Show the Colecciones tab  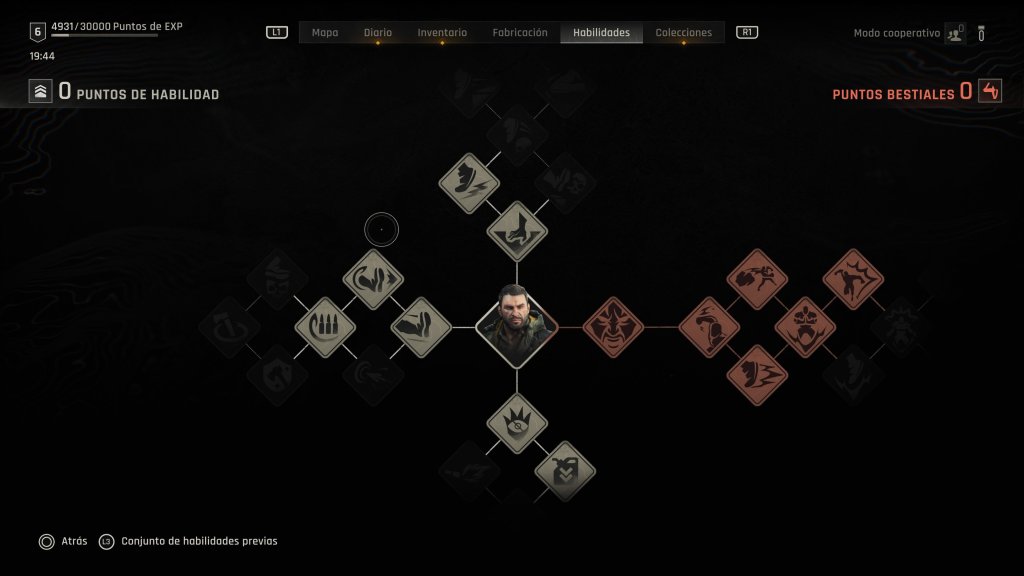pos(683,33)
